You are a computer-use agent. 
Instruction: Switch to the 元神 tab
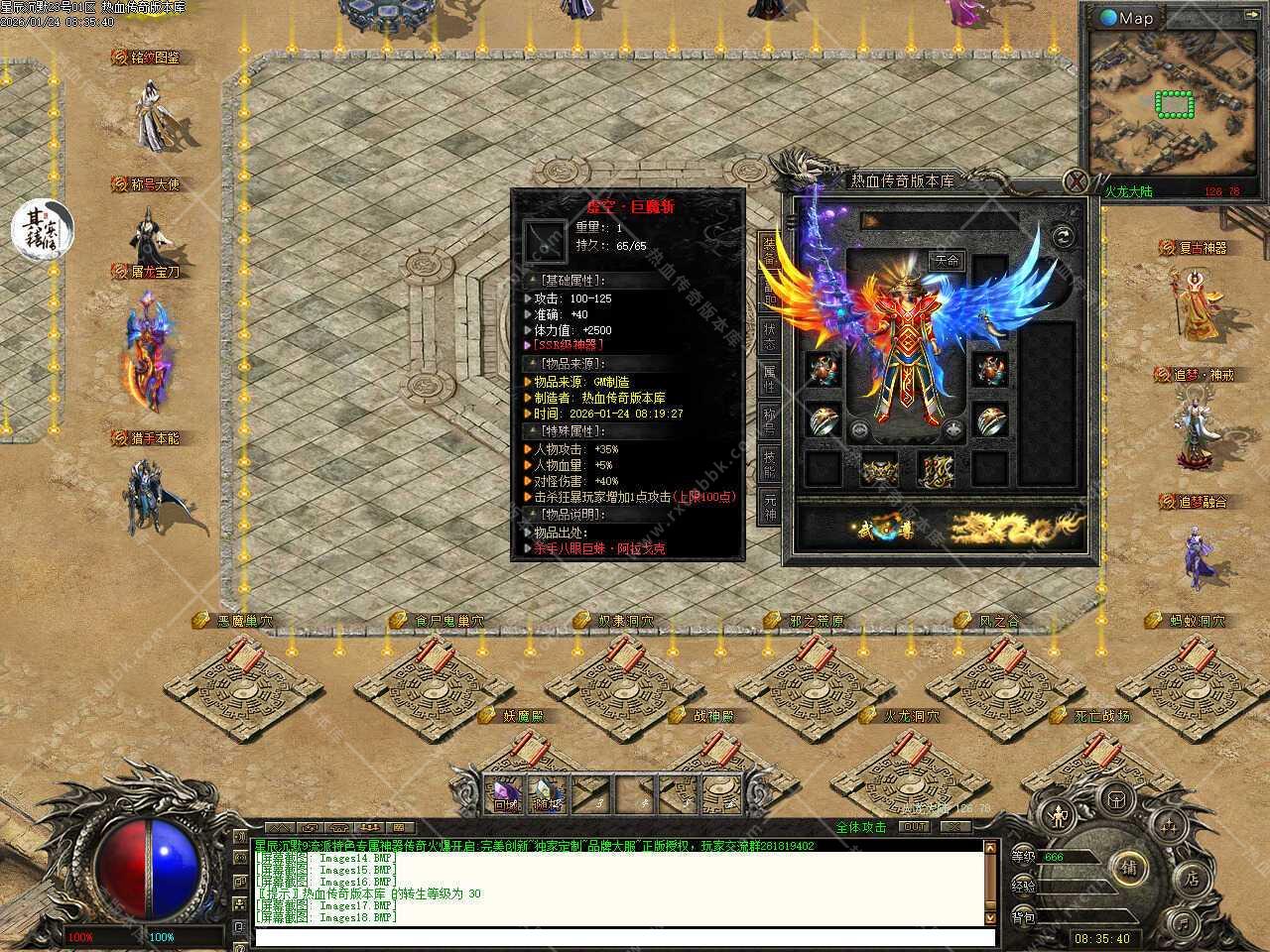[x=769, y=505]
